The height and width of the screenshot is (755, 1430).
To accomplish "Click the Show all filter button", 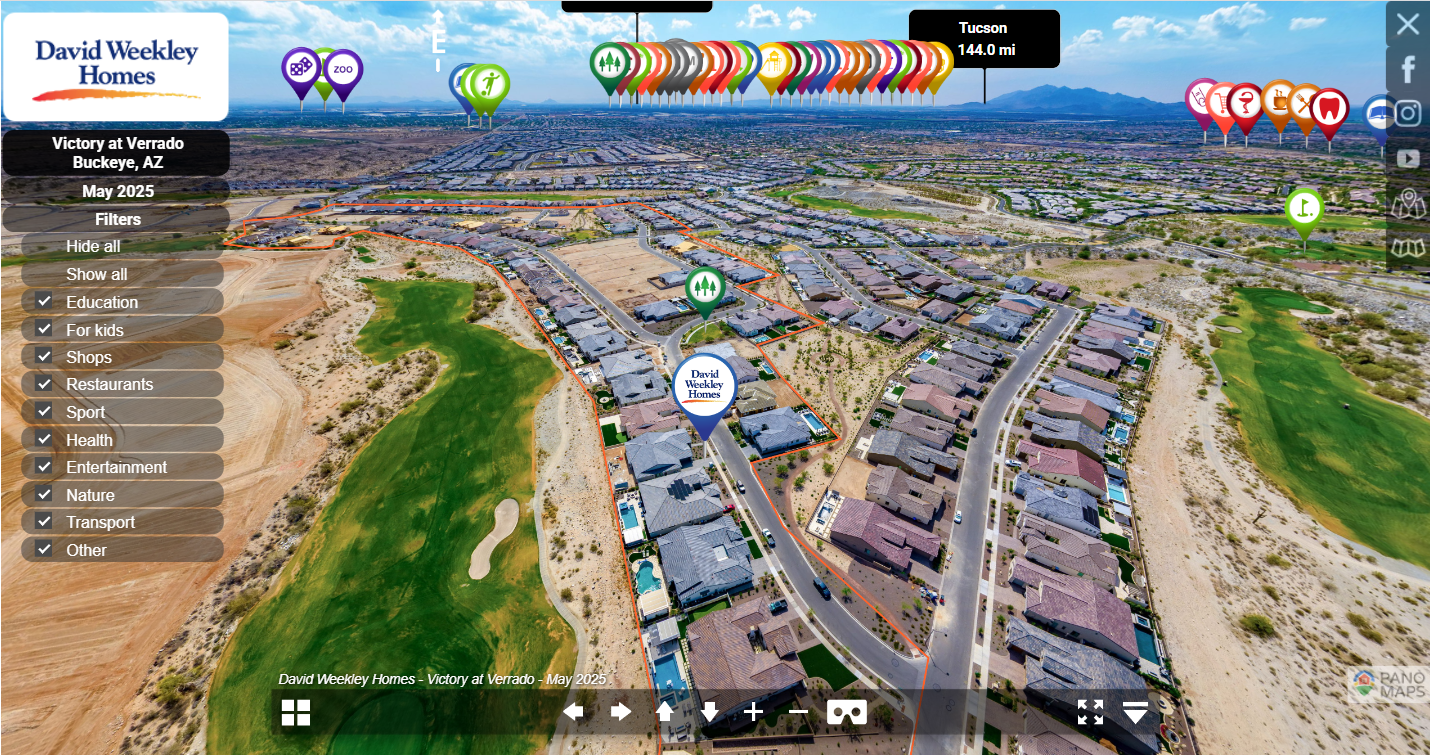I will [x=97, y=274].
